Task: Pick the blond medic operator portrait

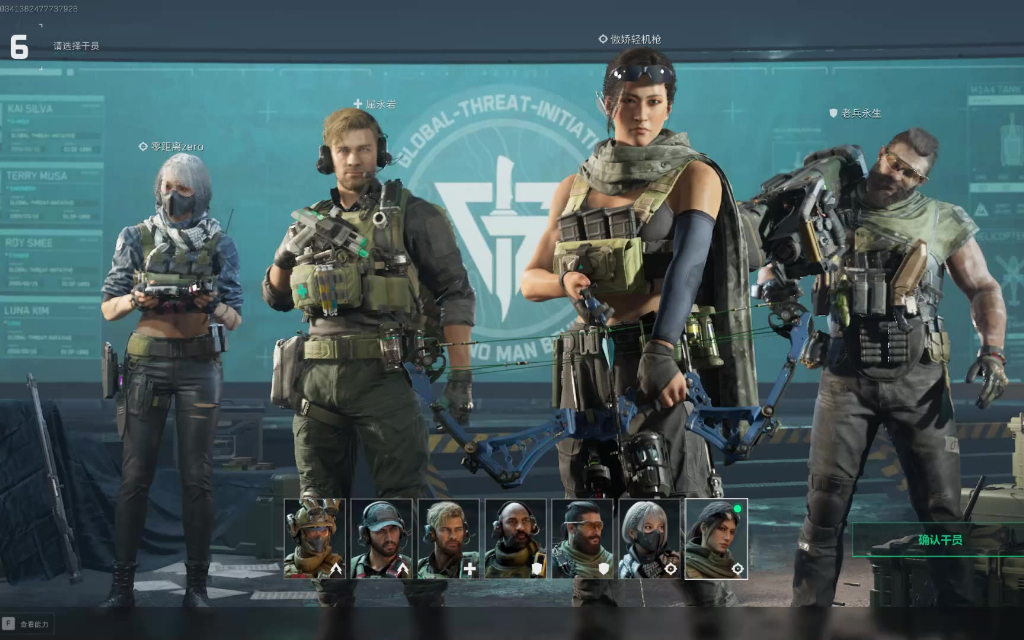Action: pyautogui.click(x=448, y=538)
